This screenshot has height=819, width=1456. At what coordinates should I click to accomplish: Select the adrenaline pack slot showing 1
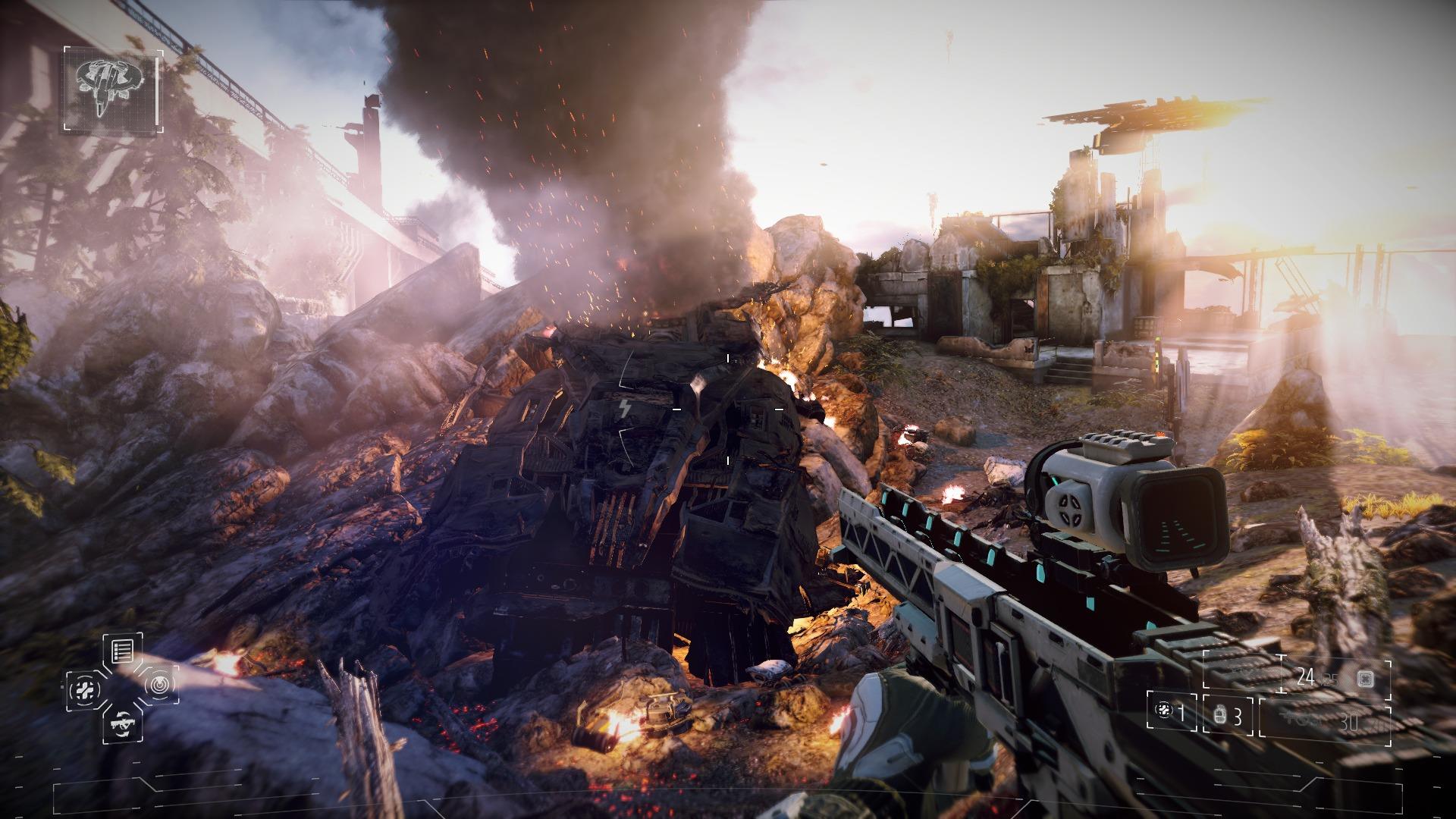coord(1172,712)
